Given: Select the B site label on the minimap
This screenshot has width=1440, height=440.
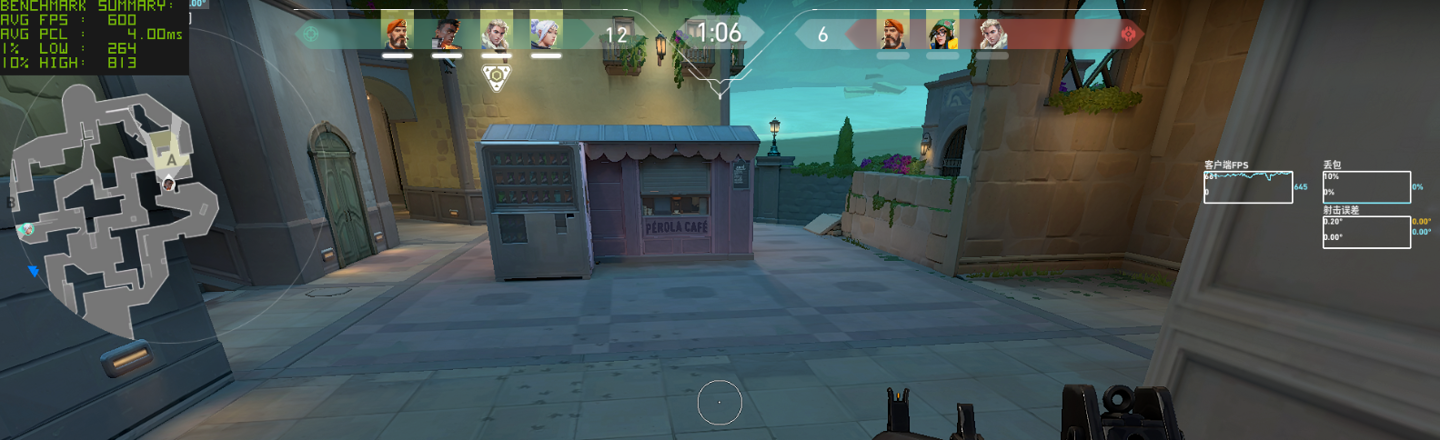Looking at the screenshot, I should (11, 201).
